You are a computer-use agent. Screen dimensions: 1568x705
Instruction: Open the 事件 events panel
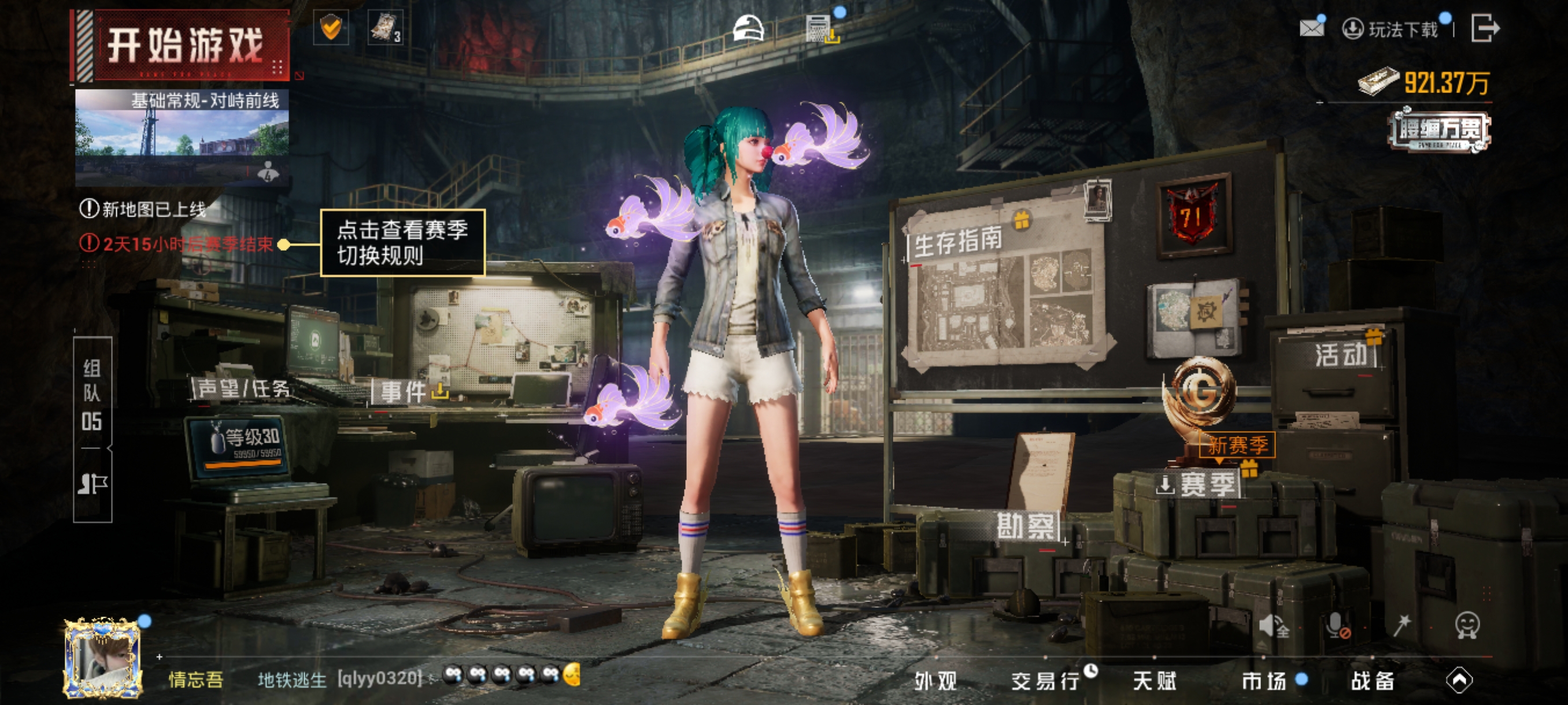point(404,392)
